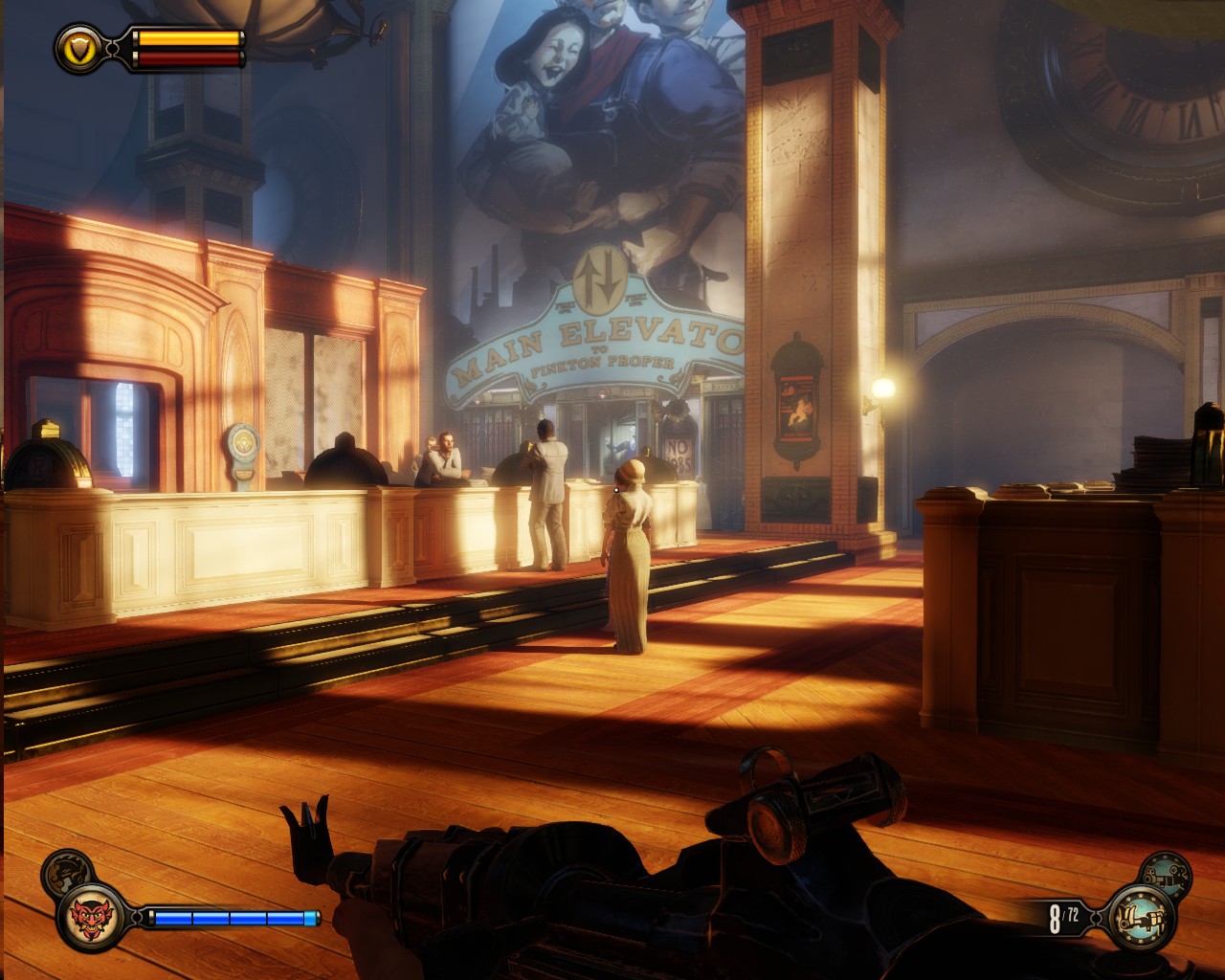Select the Devil's Kiss vigor icon
The width and height of the screenshot is (1225, 980).
[92, 917]
